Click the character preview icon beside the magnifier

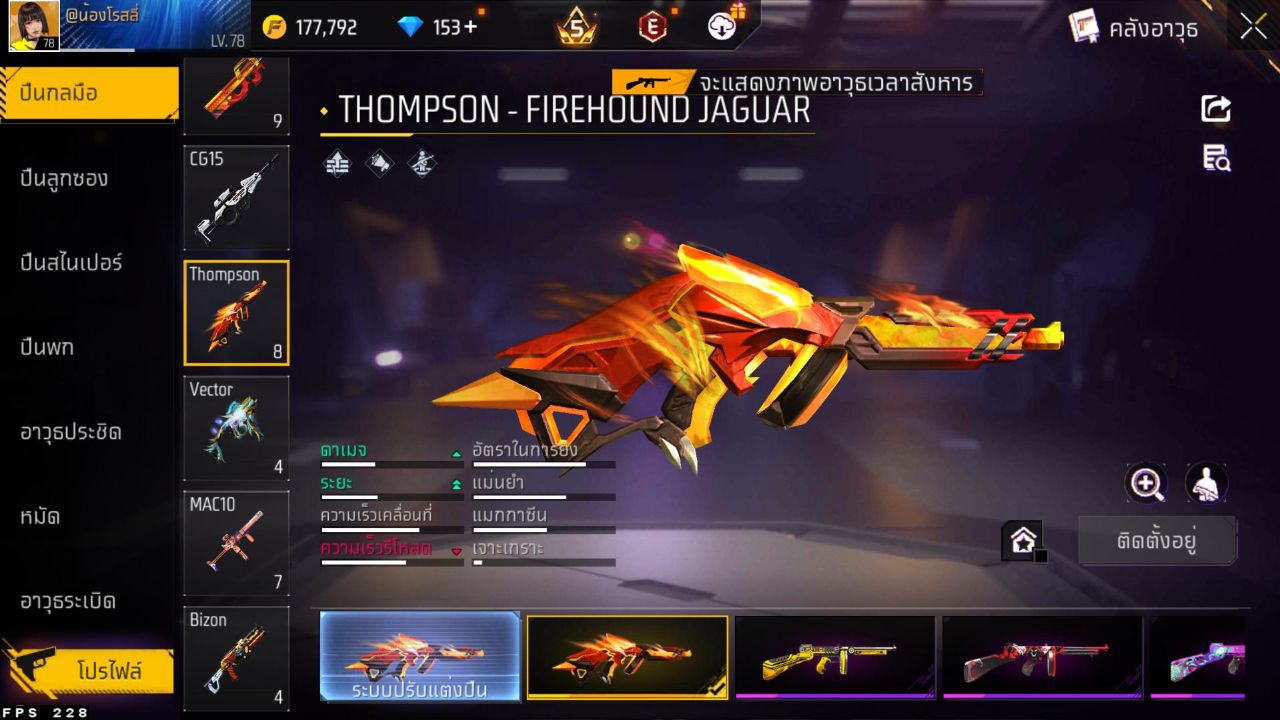(x=1204, y=484)
